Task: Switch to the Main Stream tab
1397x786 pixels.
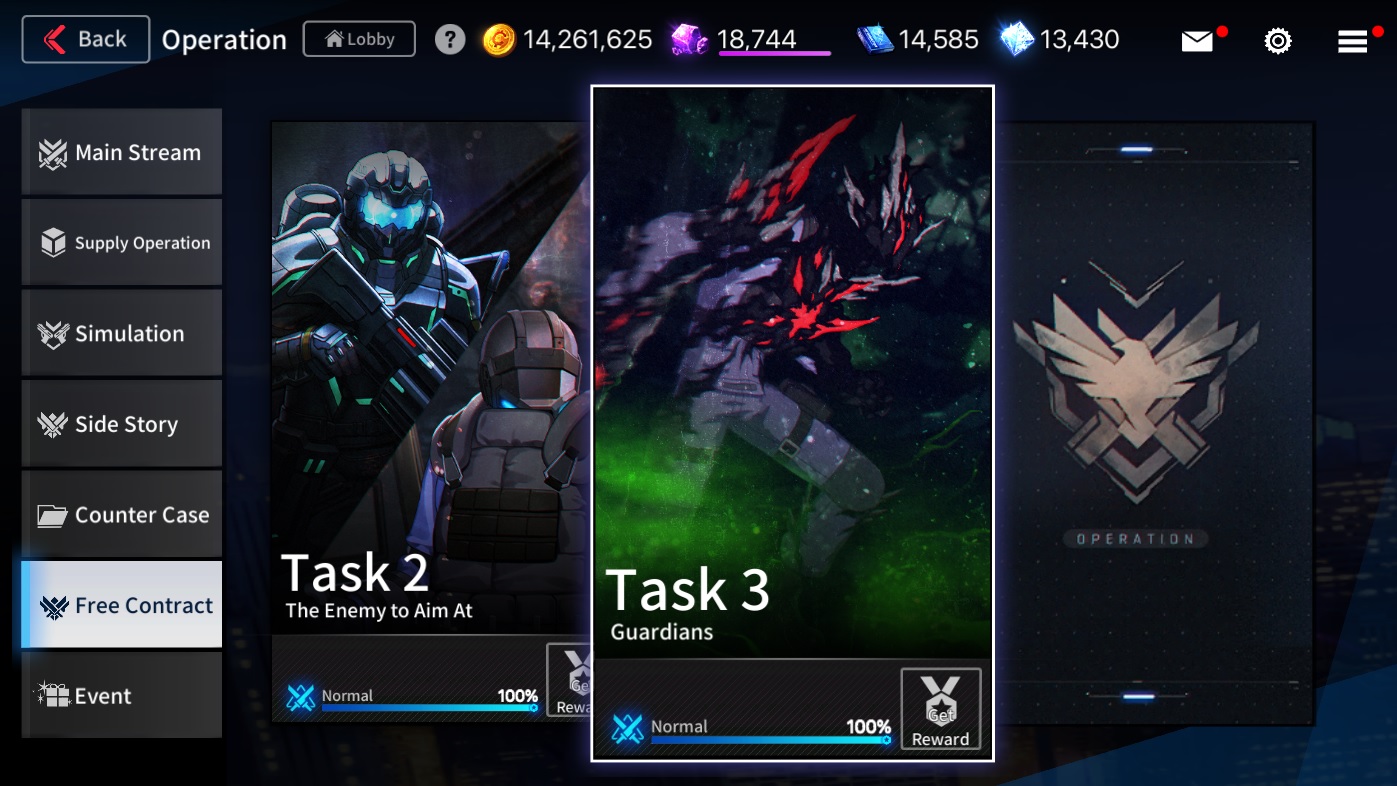Action: tap(122, 153)
